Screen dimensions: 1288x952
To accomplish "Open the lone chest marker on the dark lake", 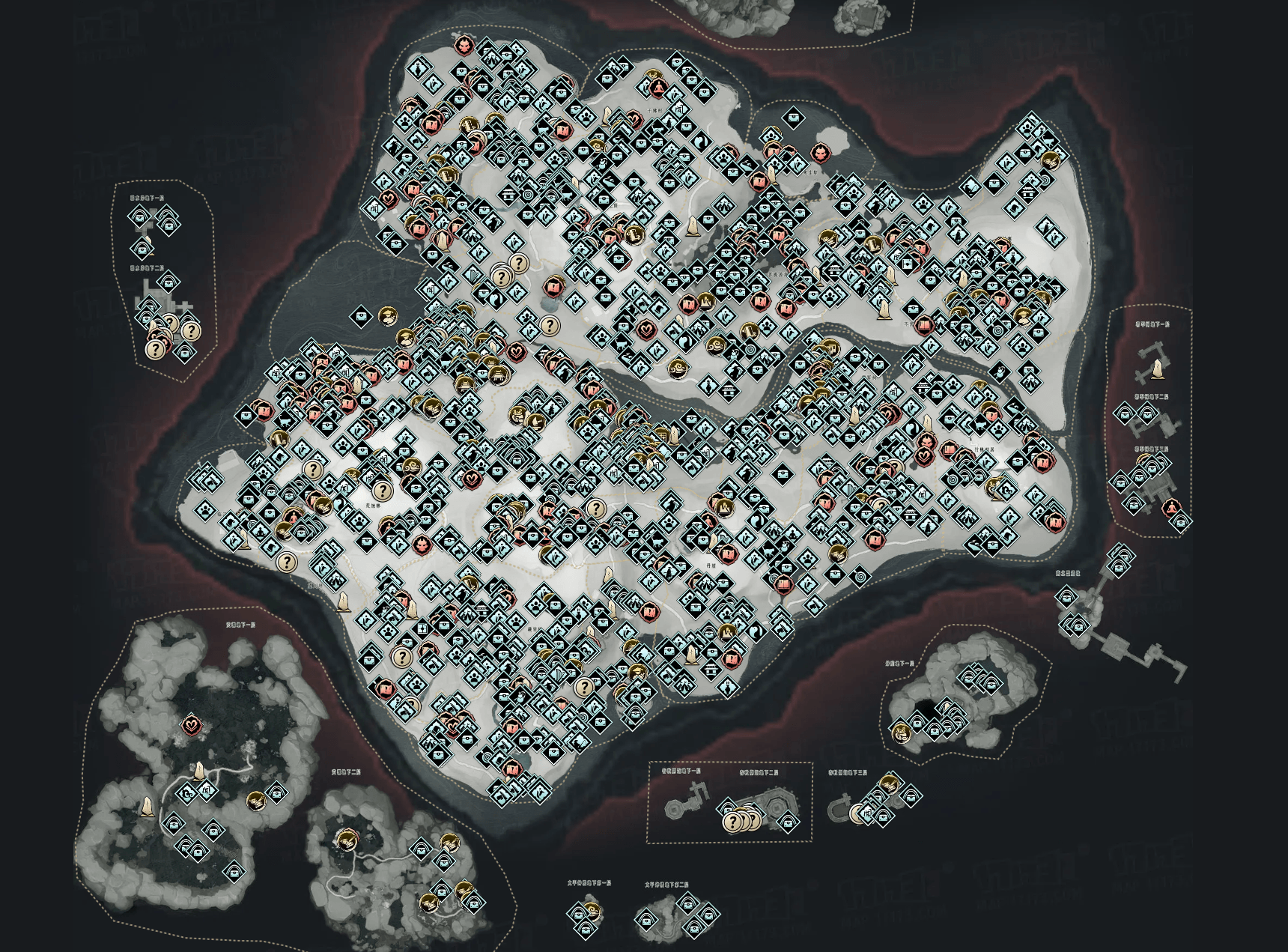I will [x=361, y=317].
